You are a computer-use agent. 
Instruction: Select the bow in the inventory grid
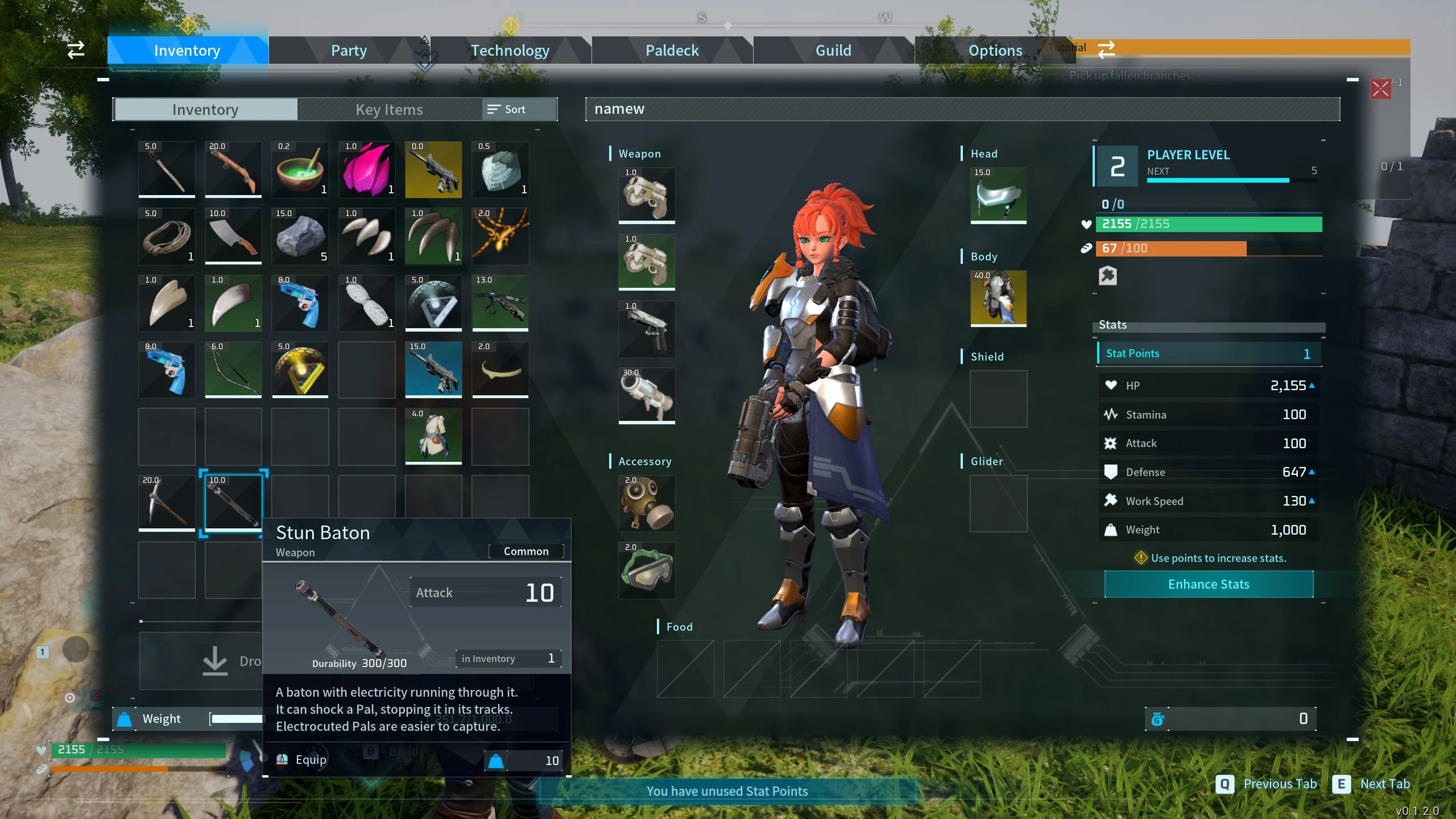[x=233, y=370]
